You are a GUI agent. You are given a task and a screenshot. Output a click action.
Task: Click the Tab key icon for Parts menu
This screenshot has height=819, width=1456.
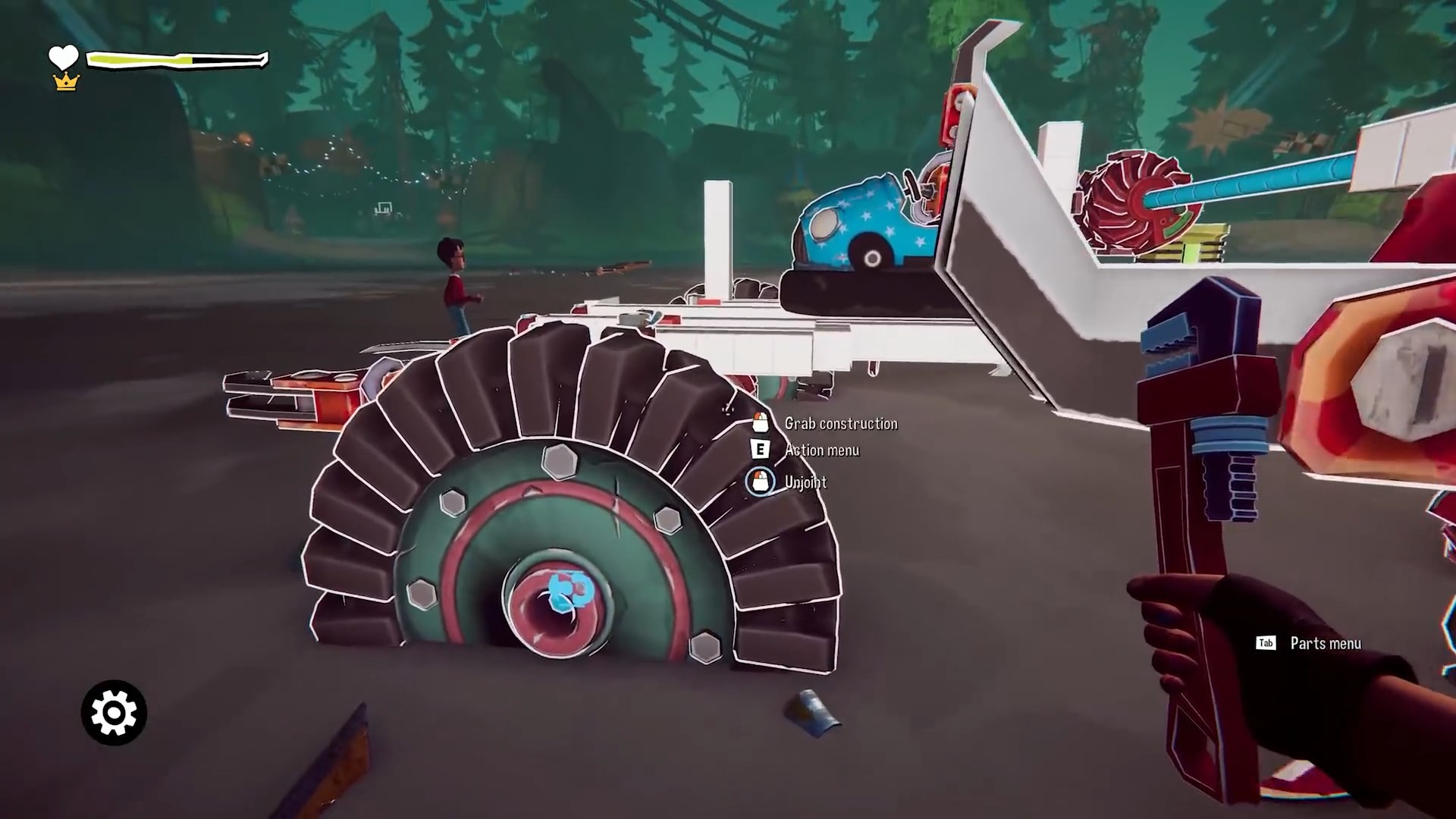[x=1266, y=643]
